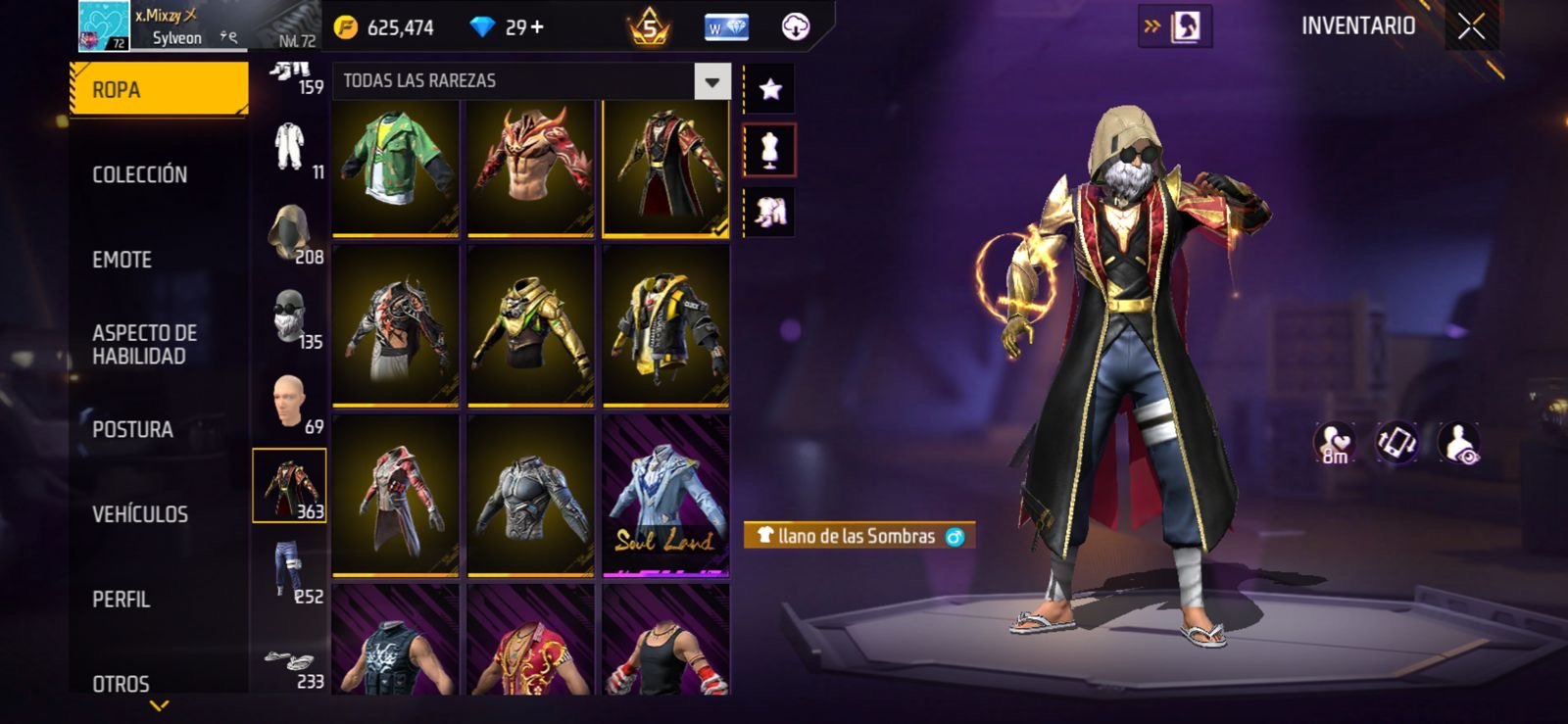
Task: Choose the Soul Land blue suit top
Action: [x=665, y=496]
